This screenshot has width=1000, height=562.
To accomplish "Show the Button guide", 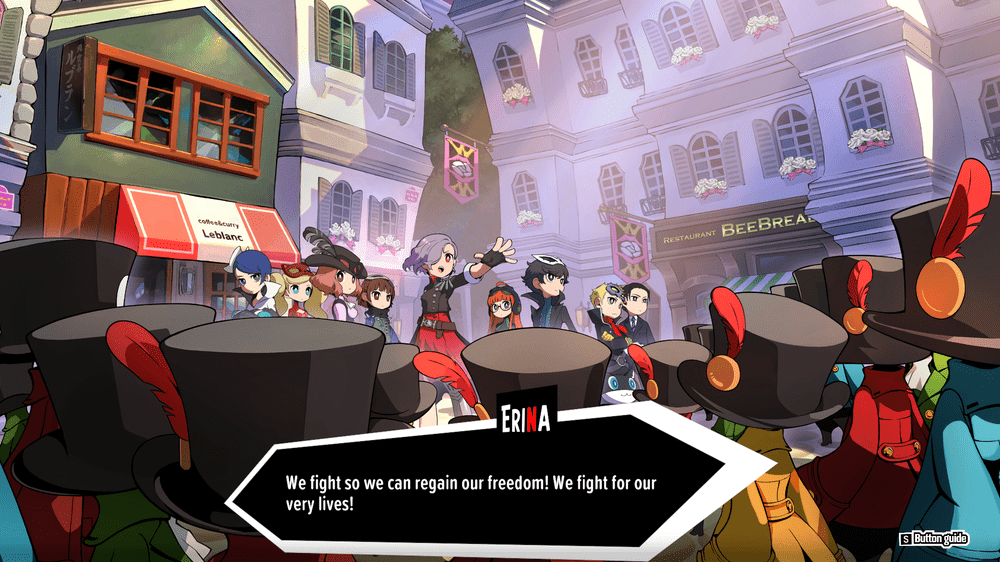I will point(934,539).
